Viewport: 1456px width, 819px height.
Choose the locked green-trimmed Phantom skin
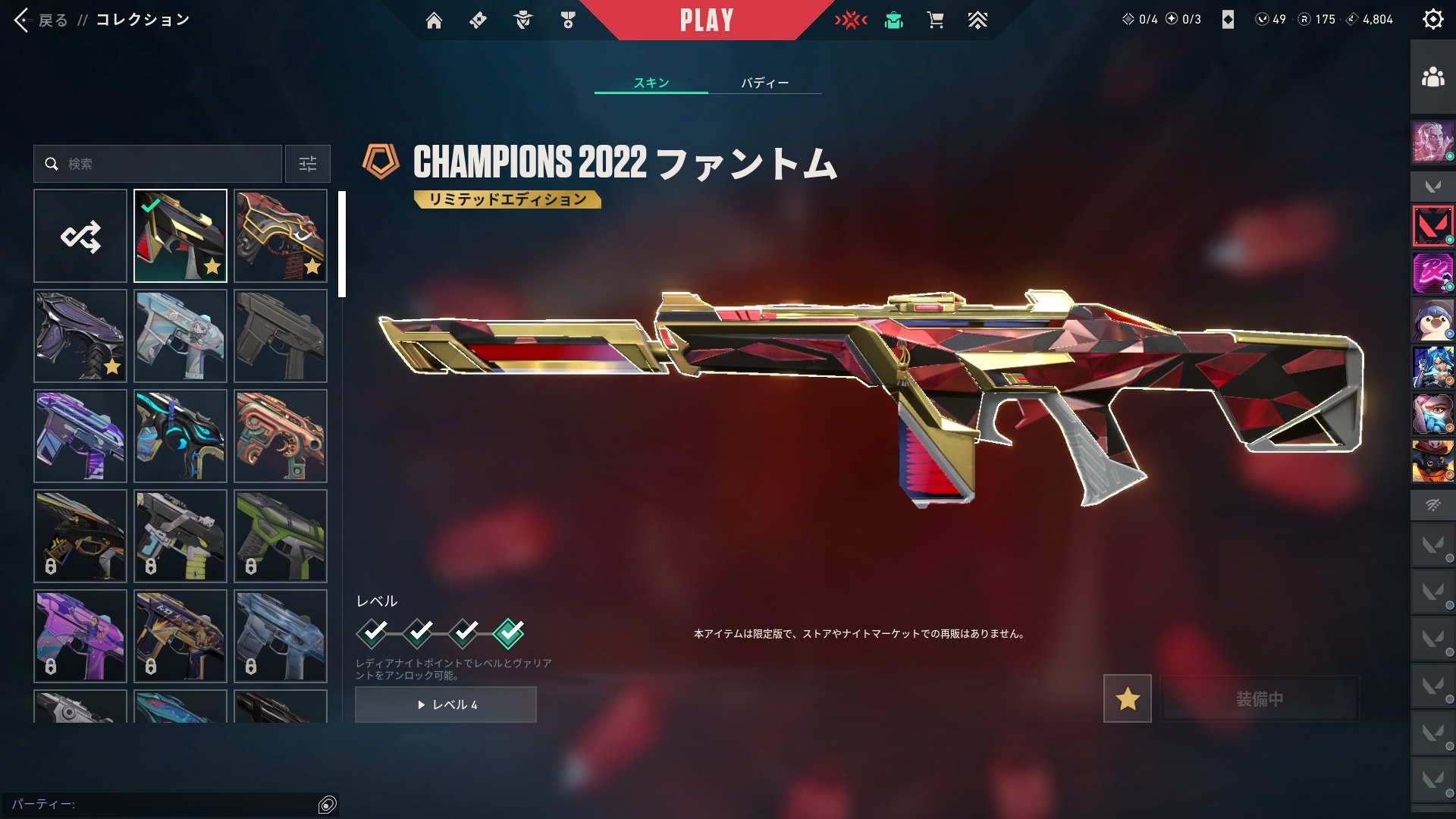point(281,536)
